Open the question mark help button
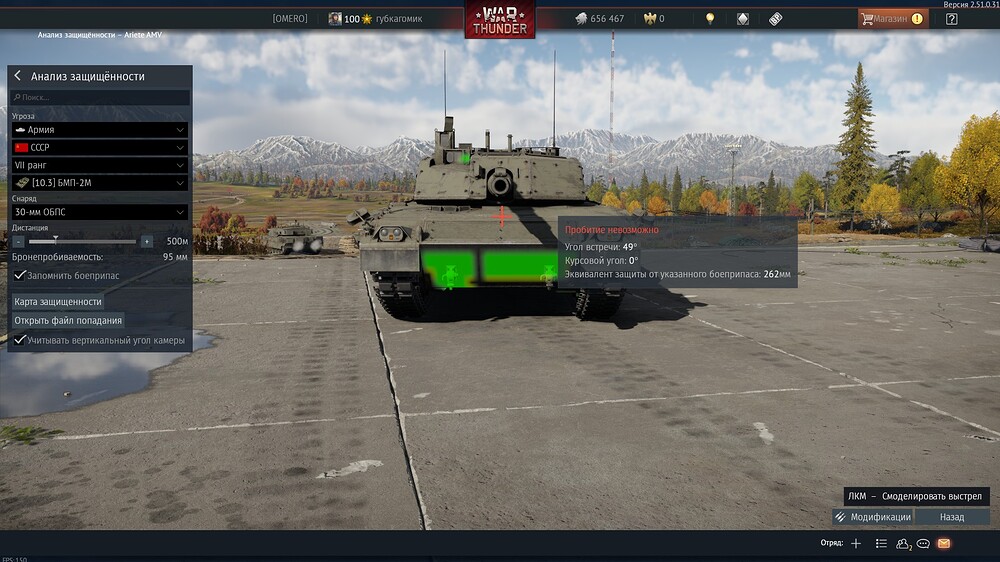Viewport: 1000px width, 562px height. click(x=951, y=18)
